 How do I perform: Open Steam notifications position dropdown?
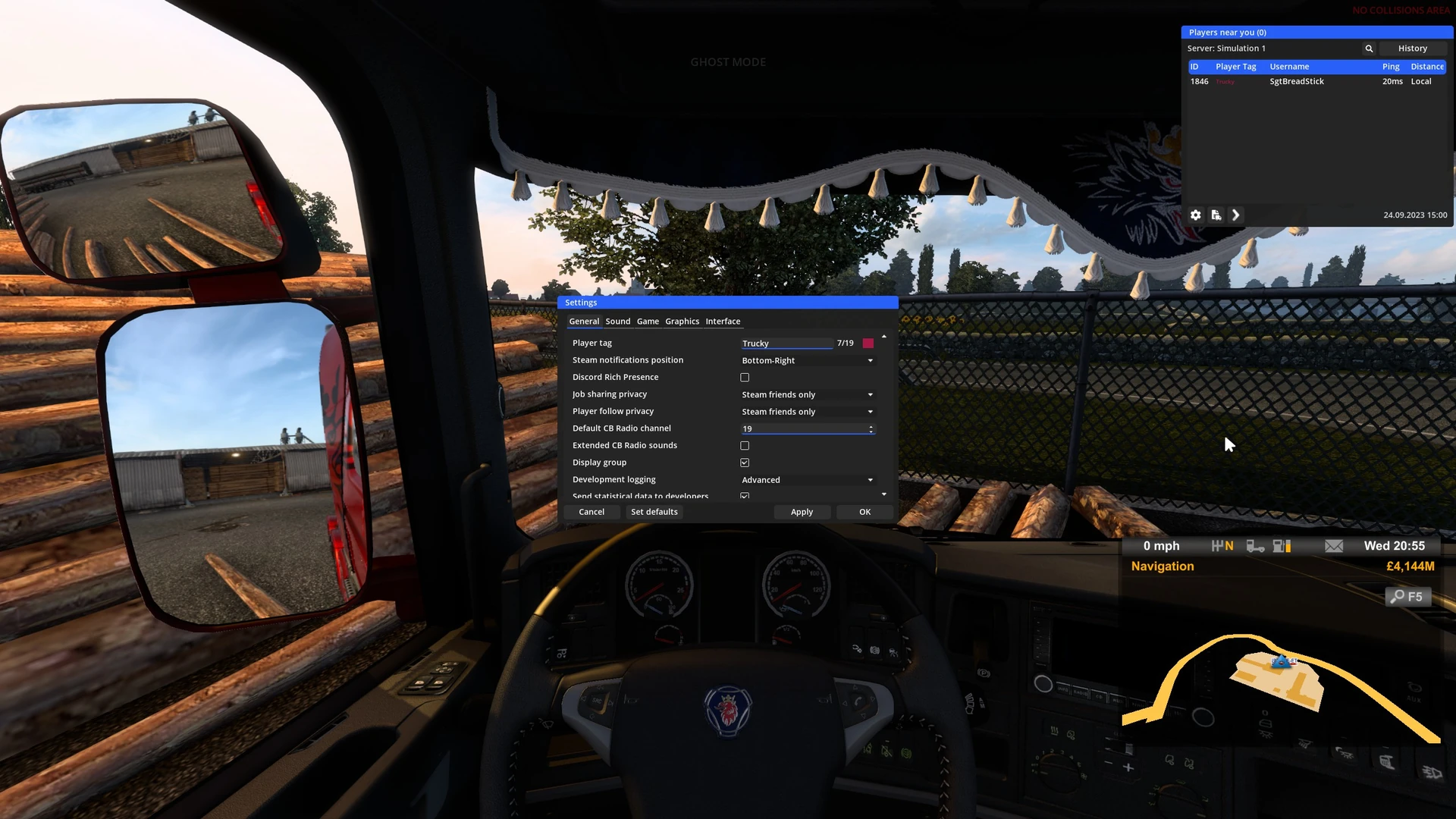(807, 361)
